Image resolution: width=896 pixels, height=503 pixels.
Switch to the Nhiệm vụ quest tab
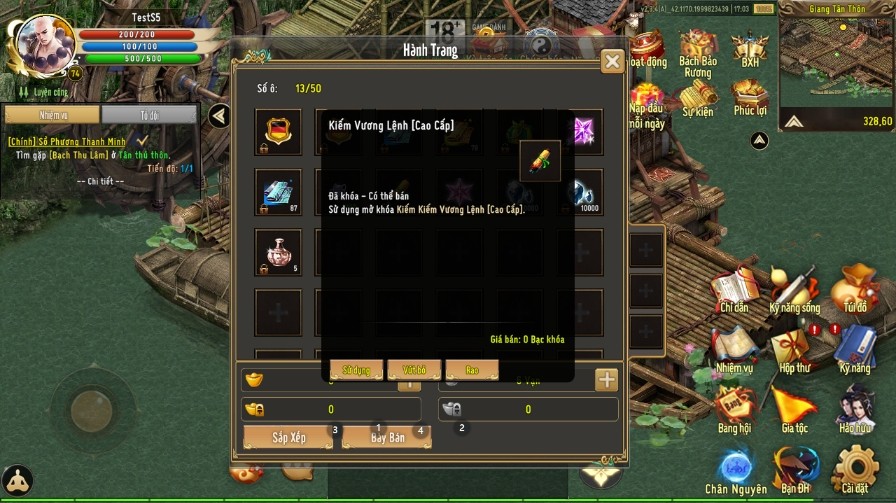coord(52,115)
